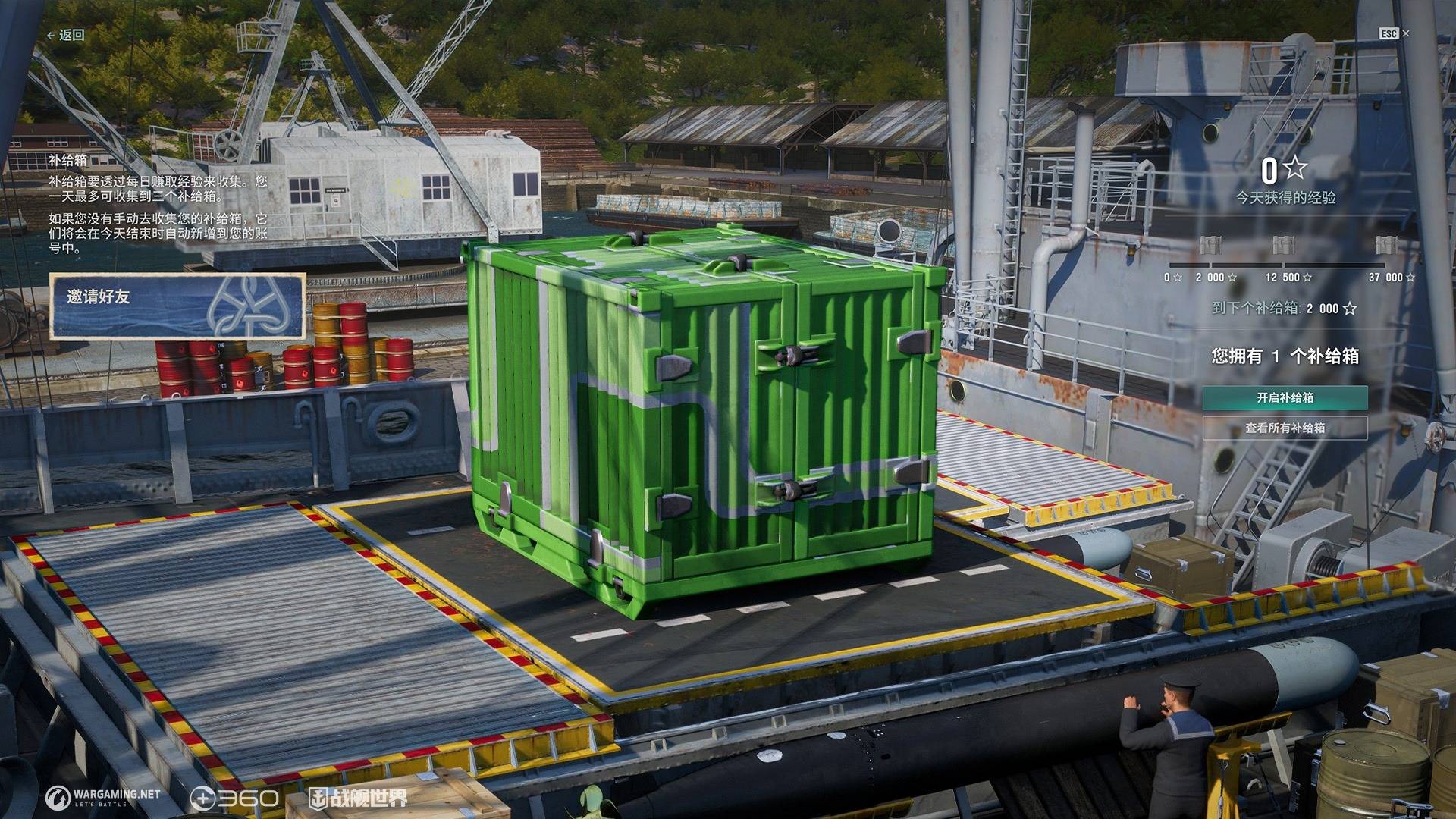The width and height of the screenshot is (1456, 819).
Task: View all containers via 查看所有补给箱
Action: [x=1285, y=428]
